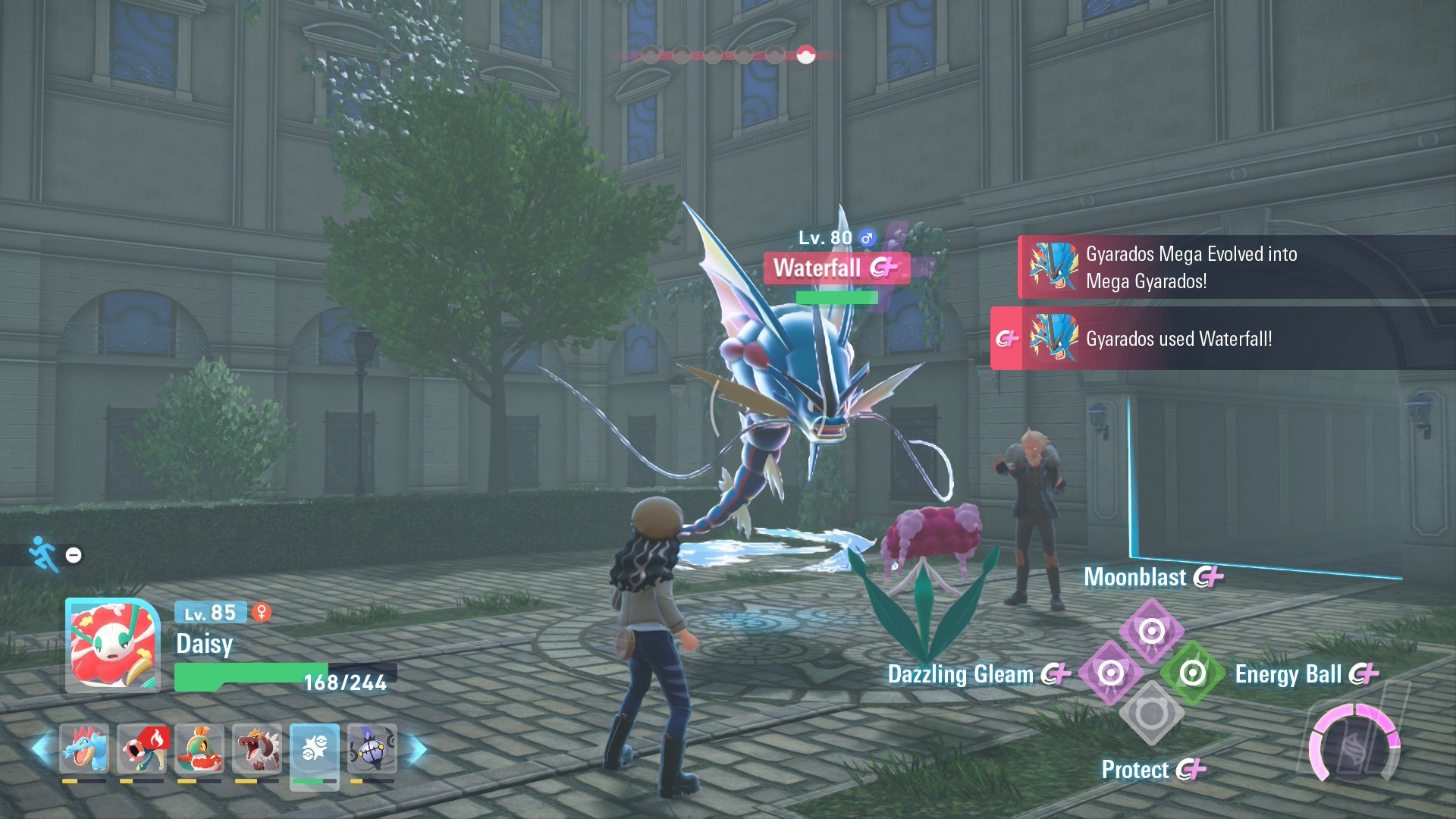This screenshot has height=819, width=1456.
Task: Click the opponent's remaining Poké Ball indicator
Action: click(x=805, y=55)
